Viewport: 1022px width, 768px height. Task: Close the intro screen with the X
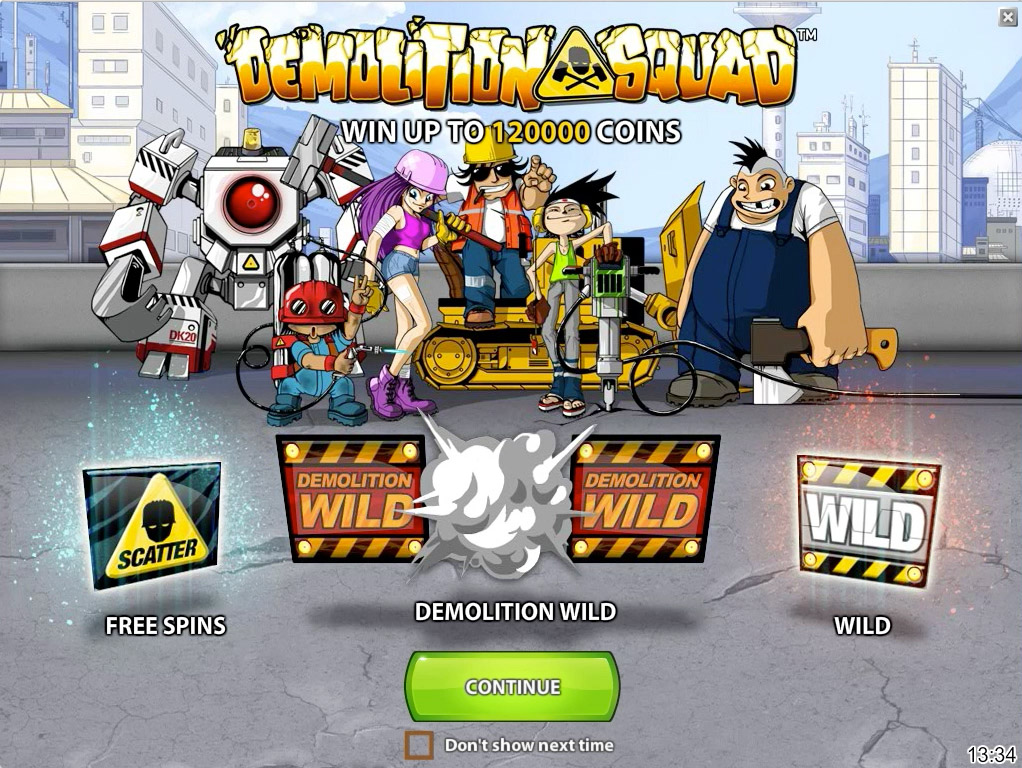1007,17
